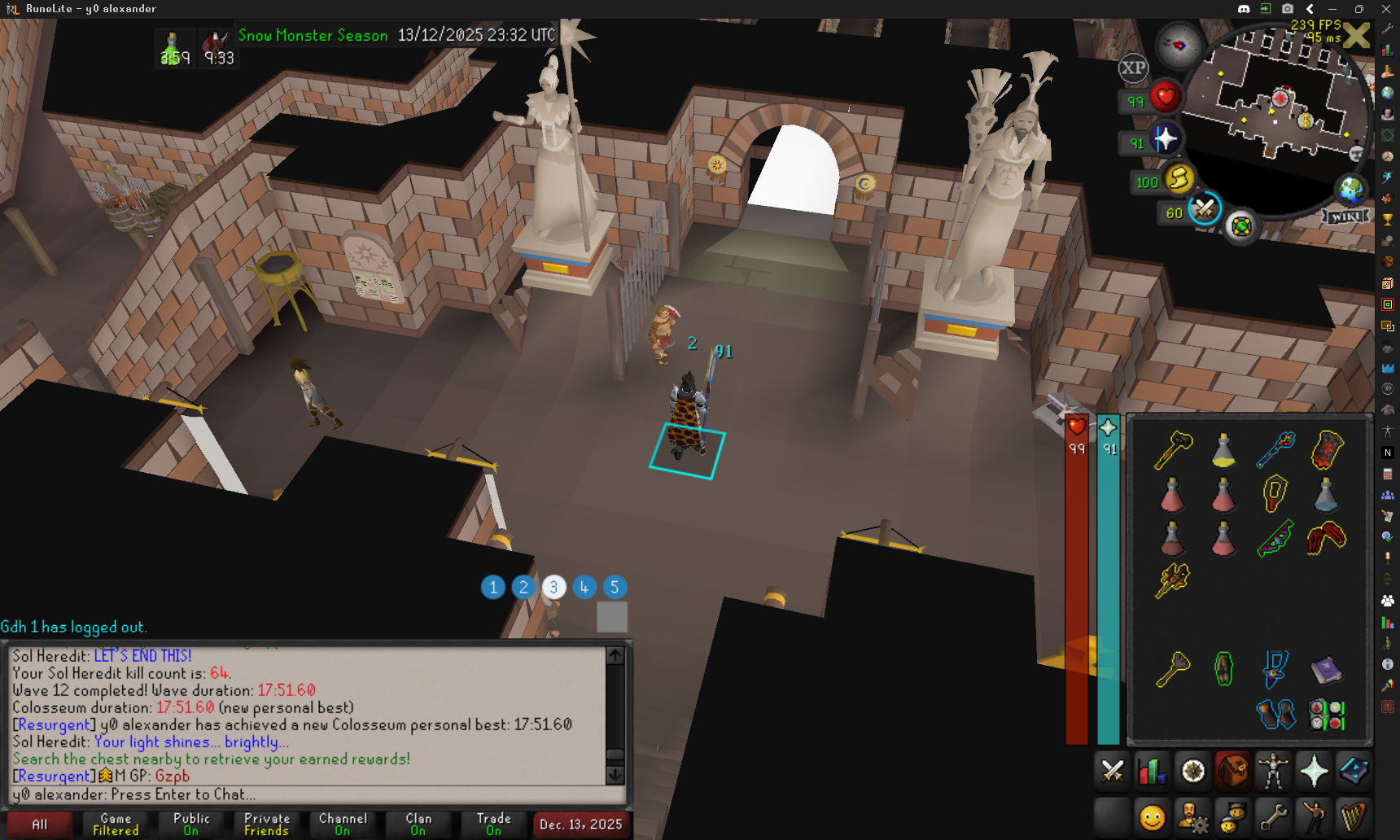Click the Wiki lookup banner

click(1345, 217)
